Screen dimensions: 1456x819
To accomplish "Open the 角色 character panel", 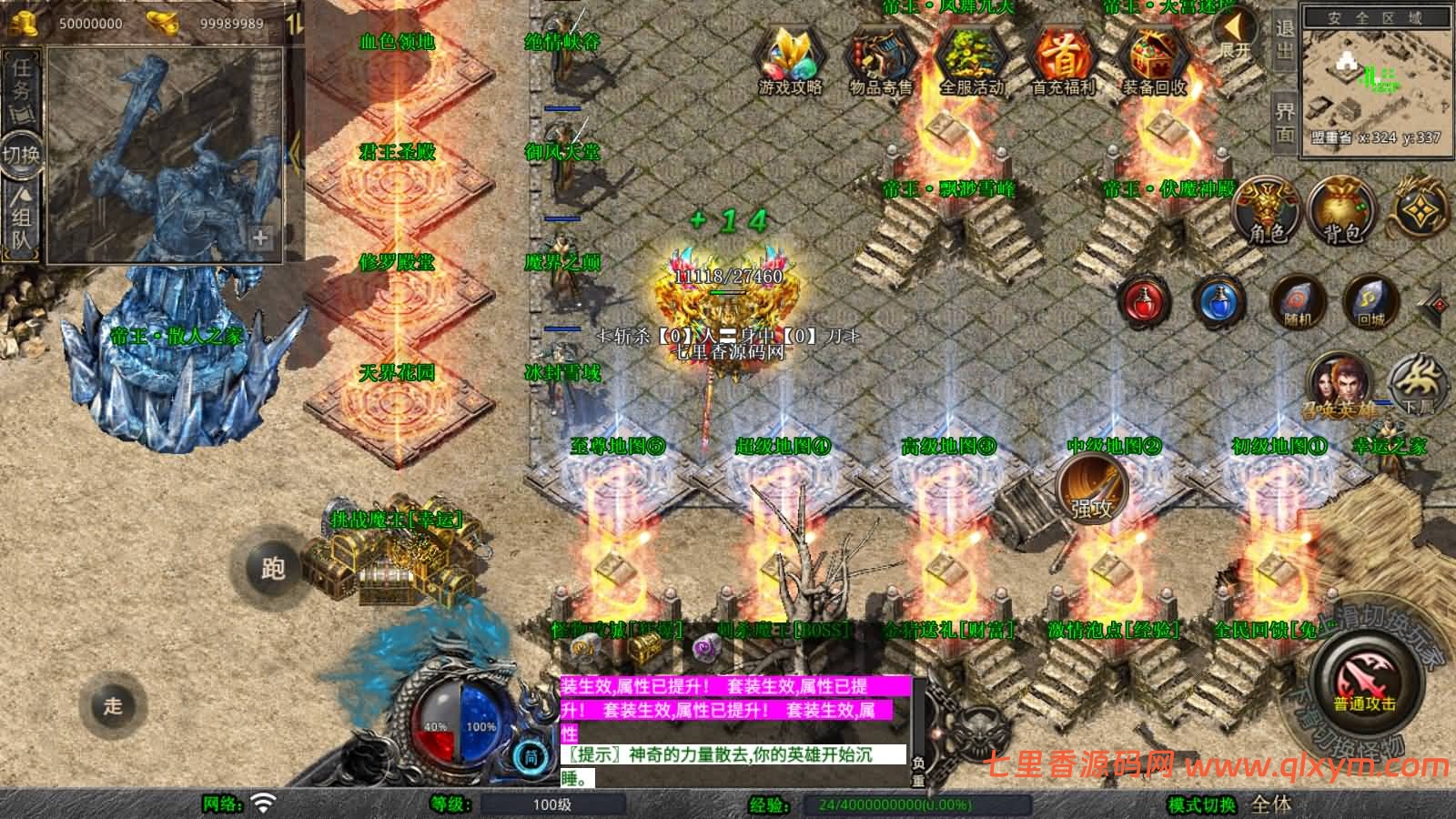I will point(1267,211).
